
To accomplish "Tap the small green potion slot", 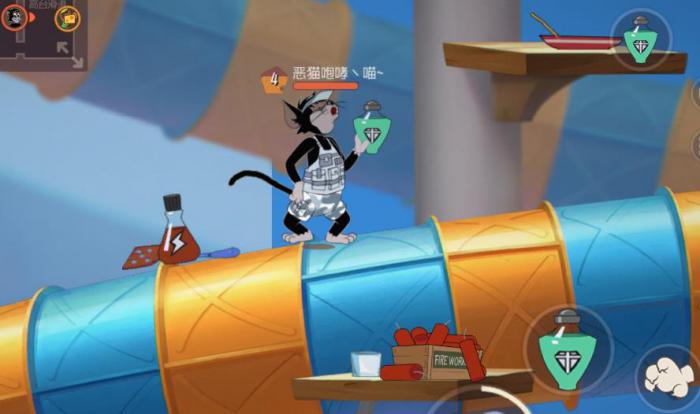I will point(640,40).
